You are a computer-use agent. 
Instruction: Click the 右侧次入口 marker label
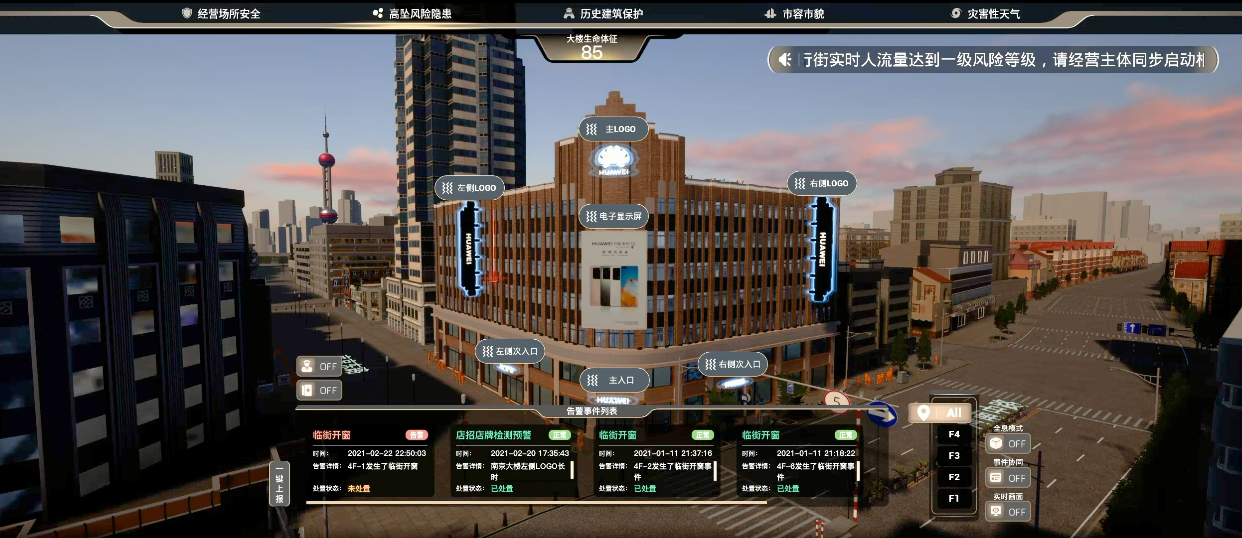(732, 364)
